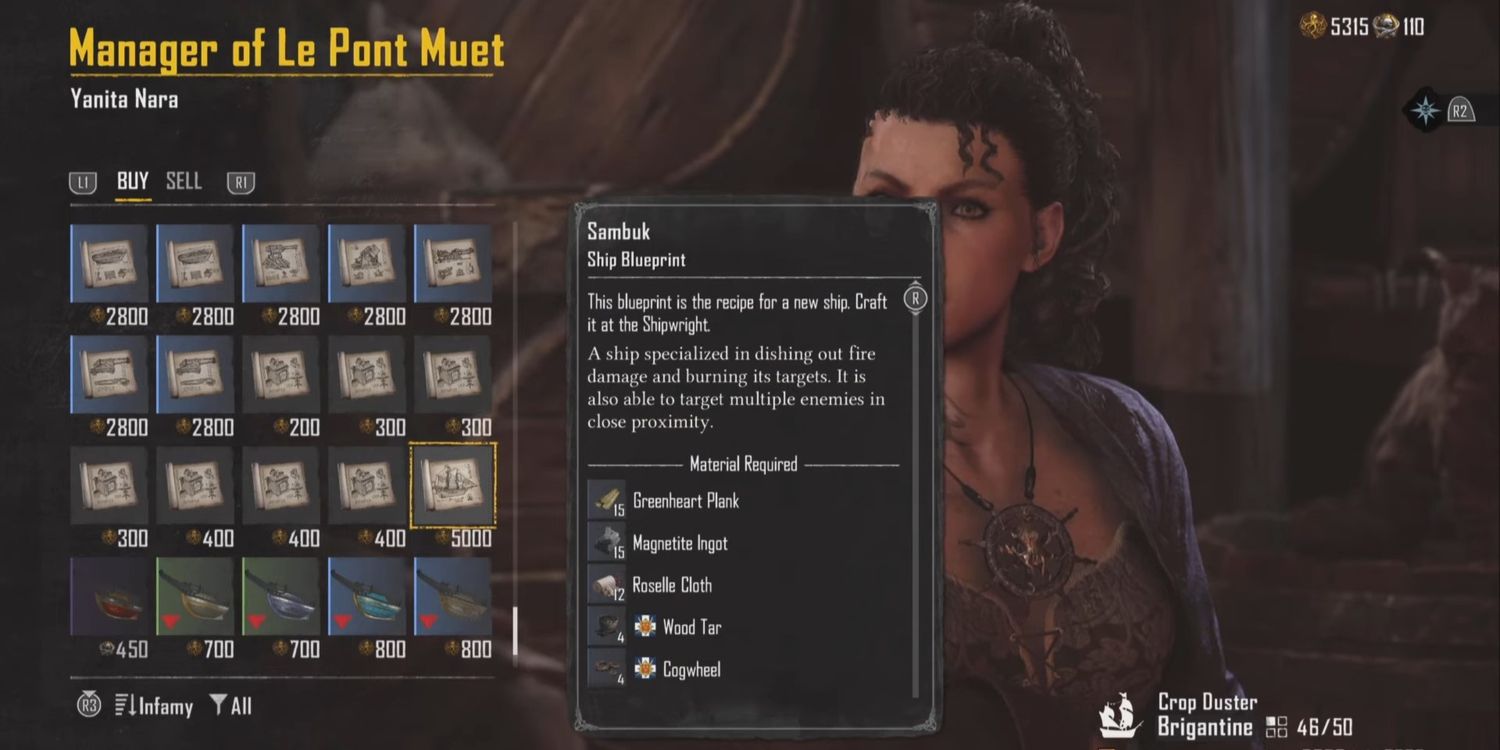Open the All filter for shop items

click(x=231, y=706)
